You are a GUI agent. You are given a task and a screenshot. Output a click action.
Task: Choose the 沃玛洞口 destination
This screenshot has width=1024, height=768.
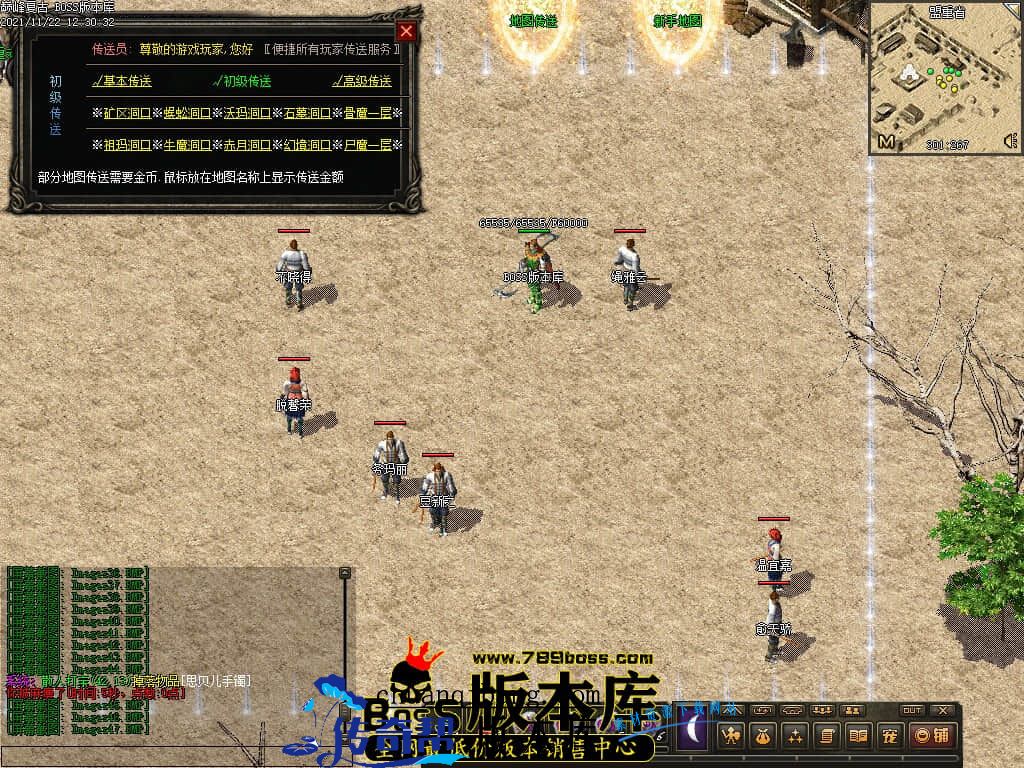tap(247, 113)
